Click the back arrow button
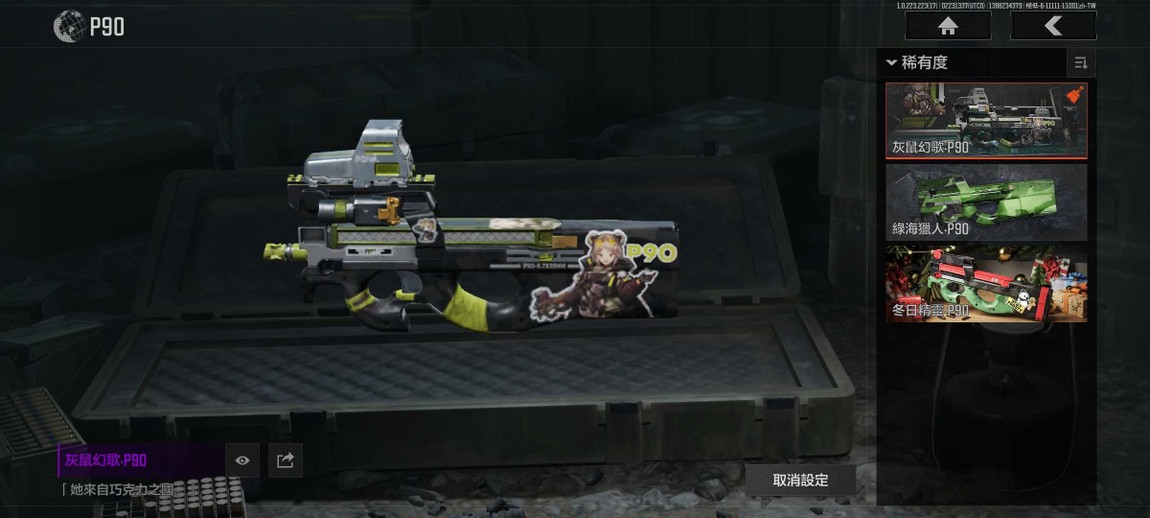 tap(1053, 27)
